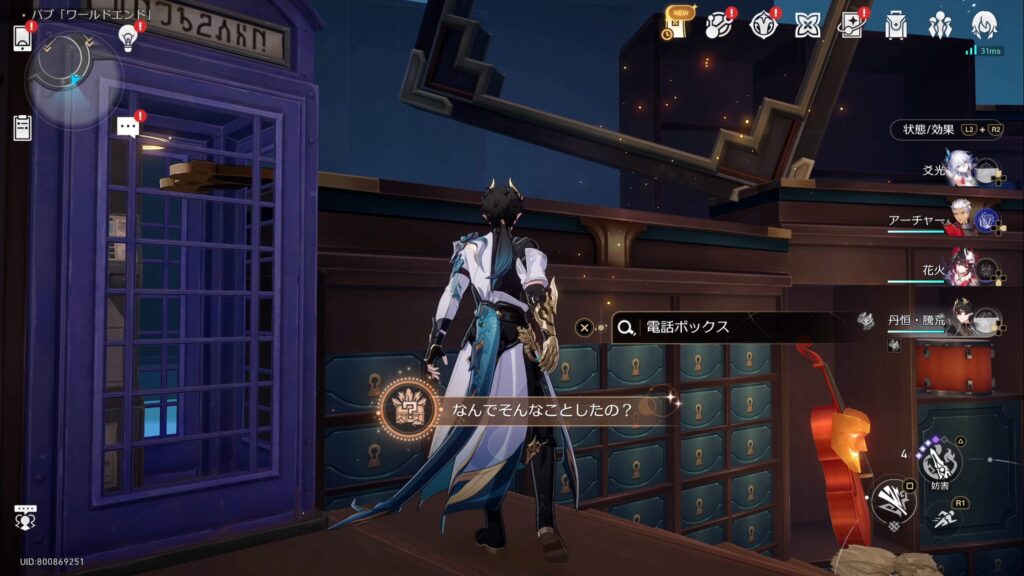
Task: Open the three-figure team setup icon
Action: [x=939, y=26]
